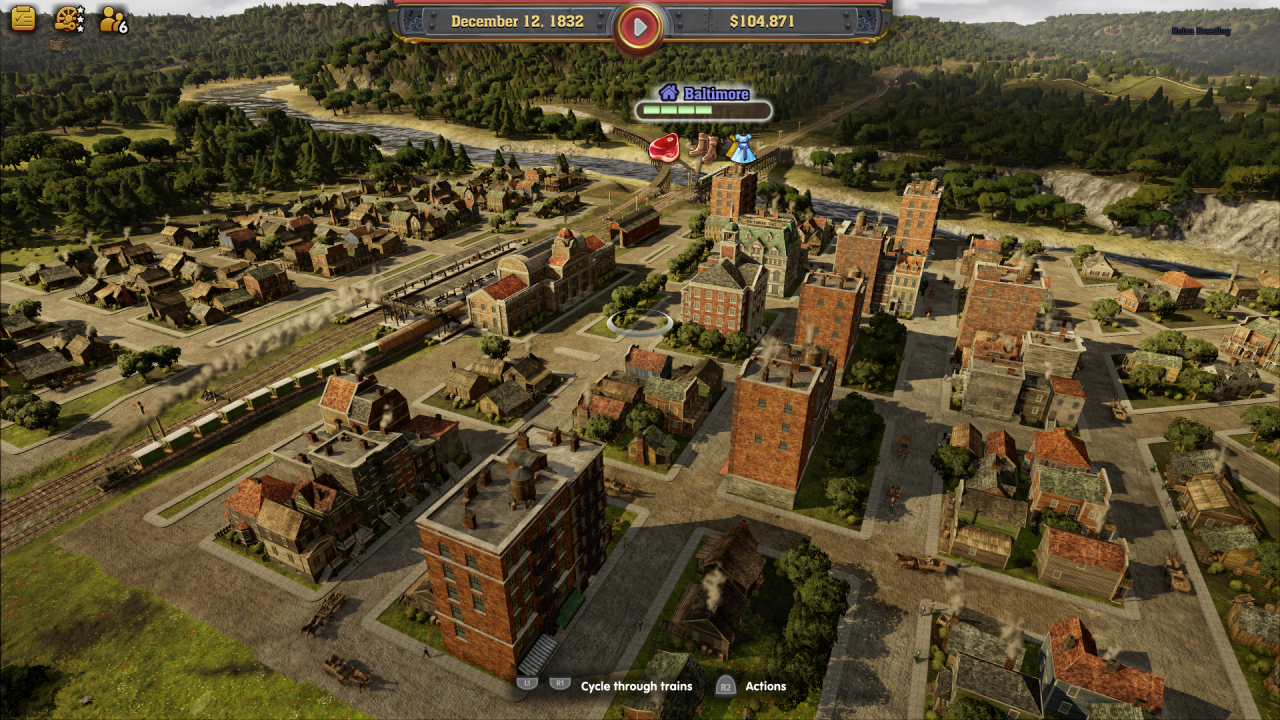
Task: Click Baltimore's leather boots demand icon
Action: pos(702,147)
